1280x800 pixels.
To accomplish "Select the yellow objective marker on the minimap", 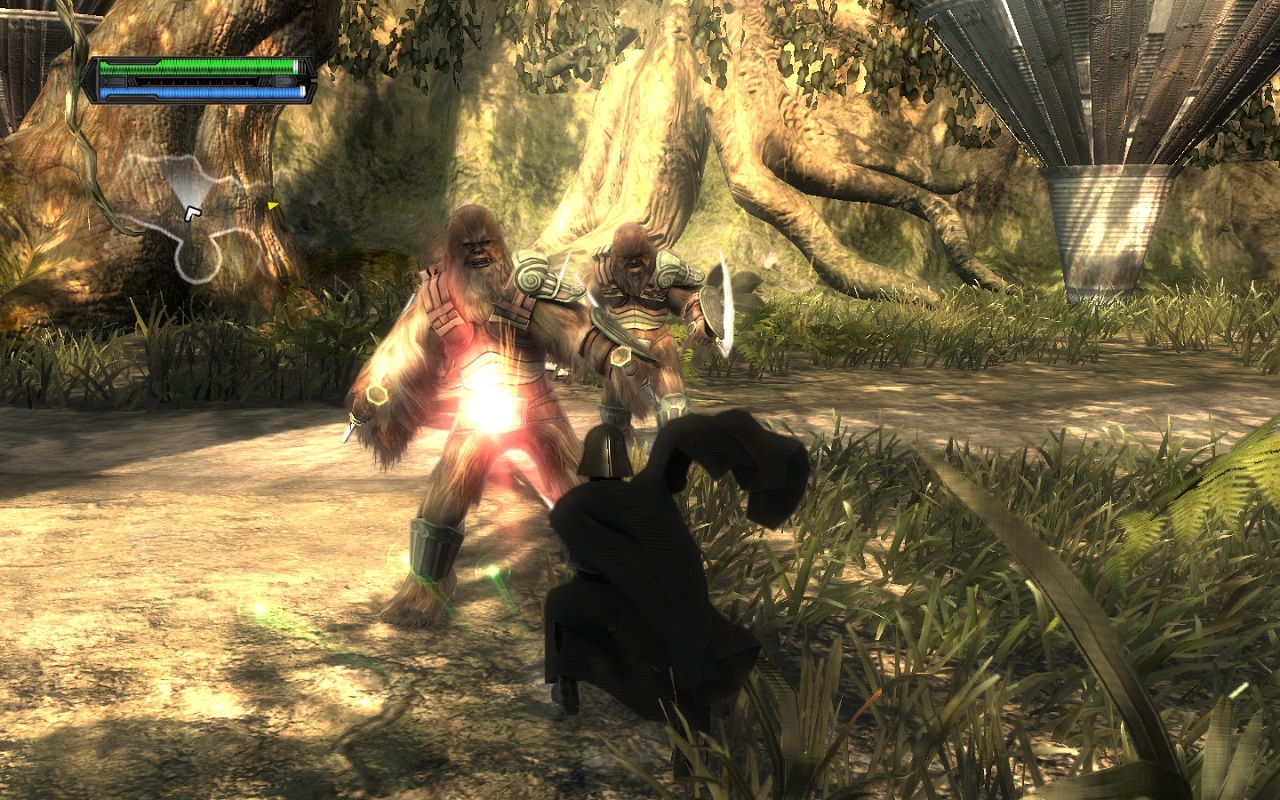I will click(272, 206).
